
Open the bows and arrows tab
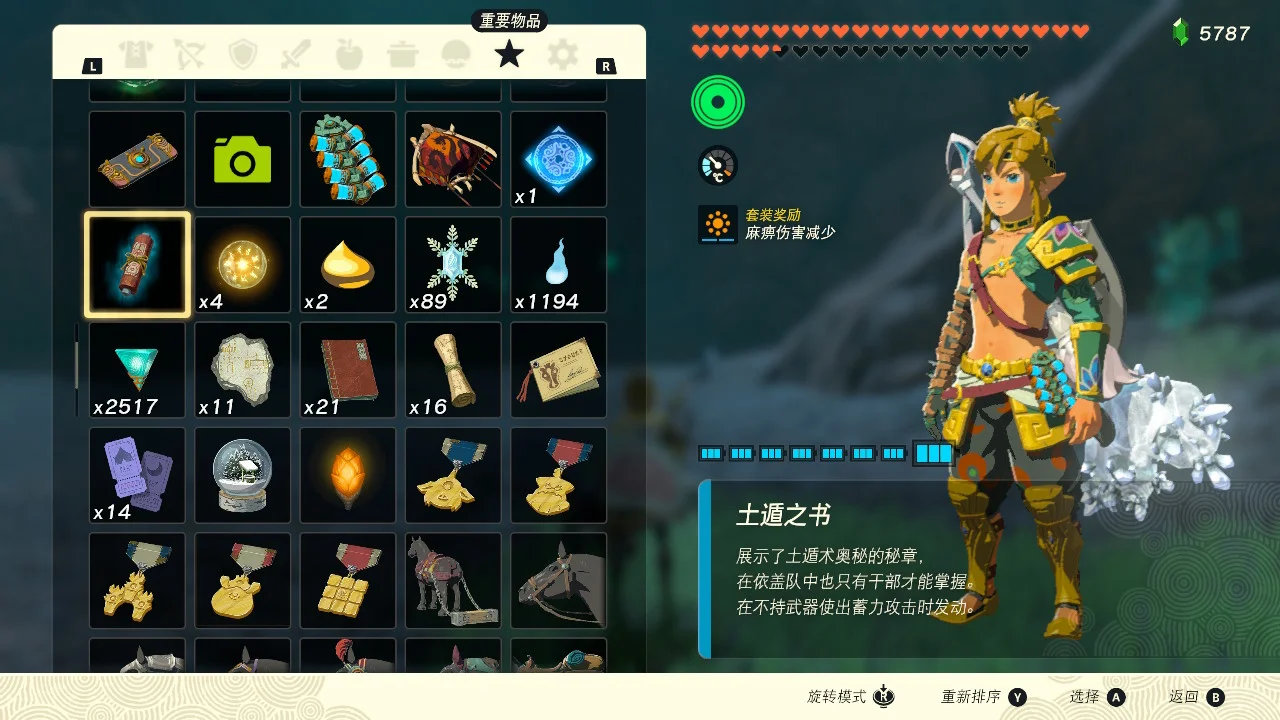coord(189,54)
